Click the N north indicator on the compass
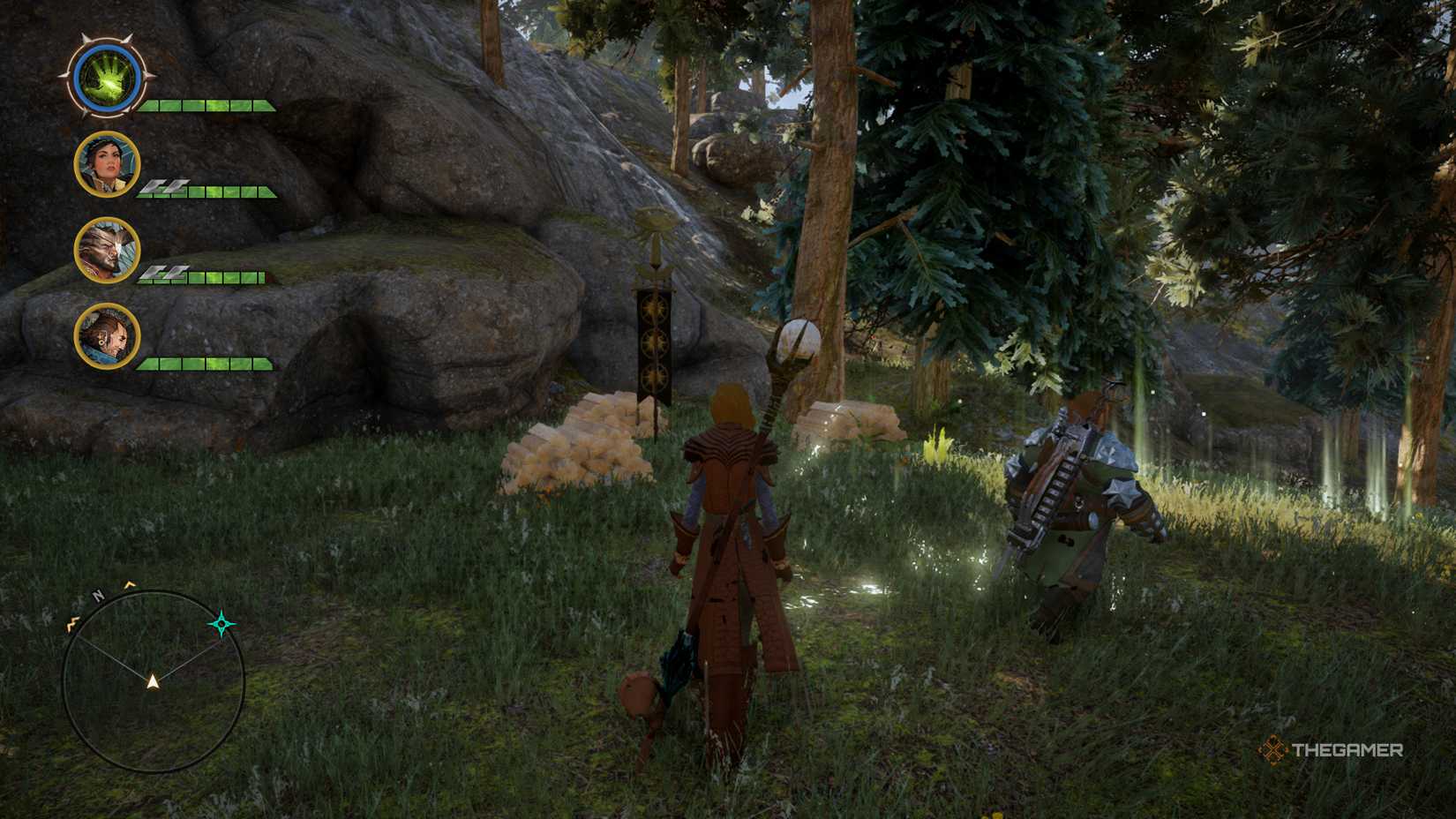This screenshot has height=819, width=1456. [x=97, y=595]
